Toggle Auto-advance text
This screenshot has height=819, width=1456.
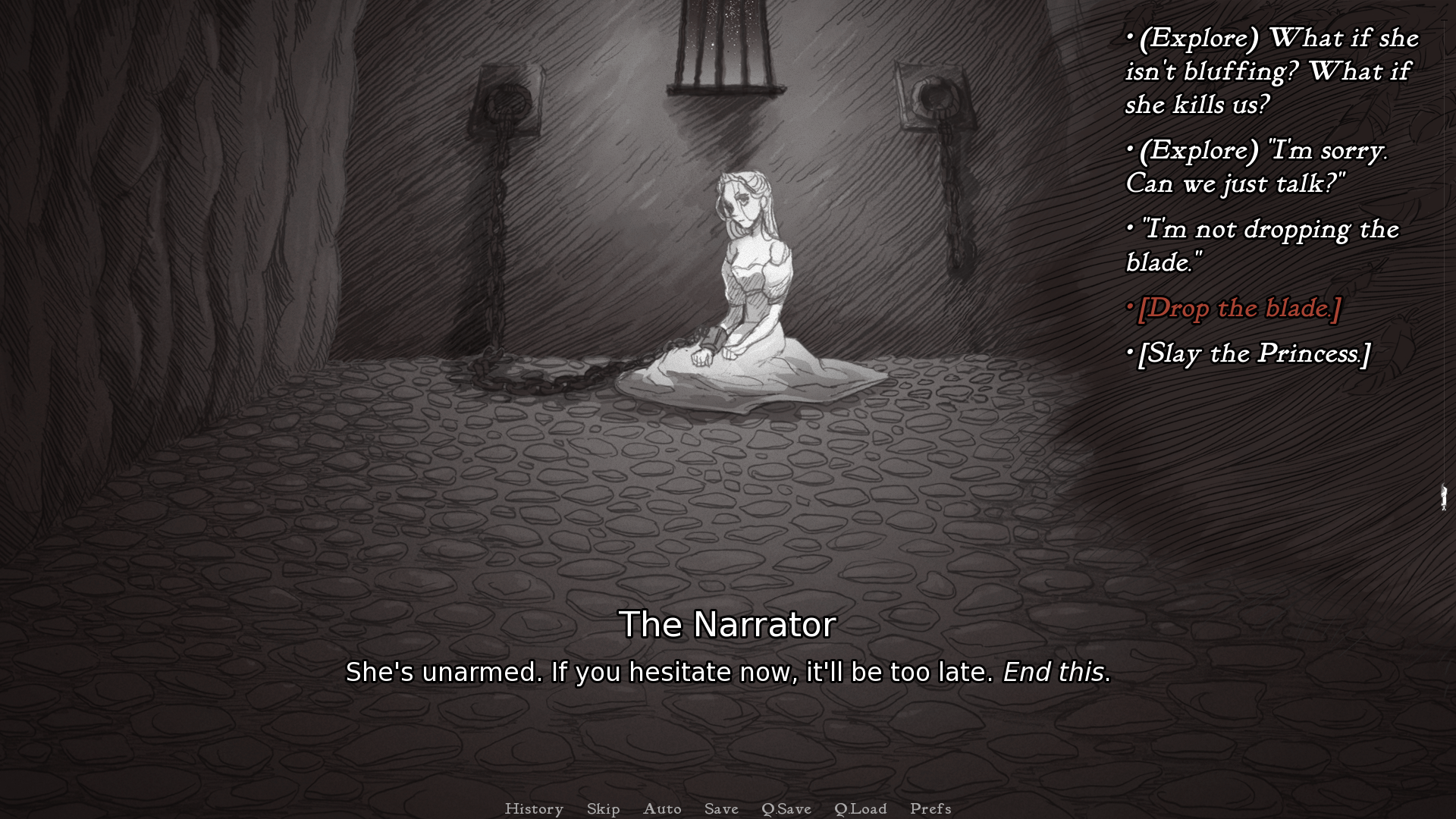(x=662, y=808)
